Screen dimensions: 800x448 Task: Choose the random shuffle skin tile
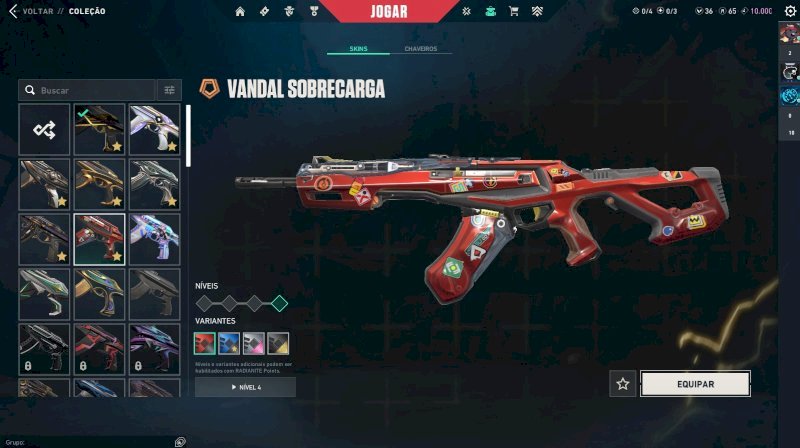point(44,129)
